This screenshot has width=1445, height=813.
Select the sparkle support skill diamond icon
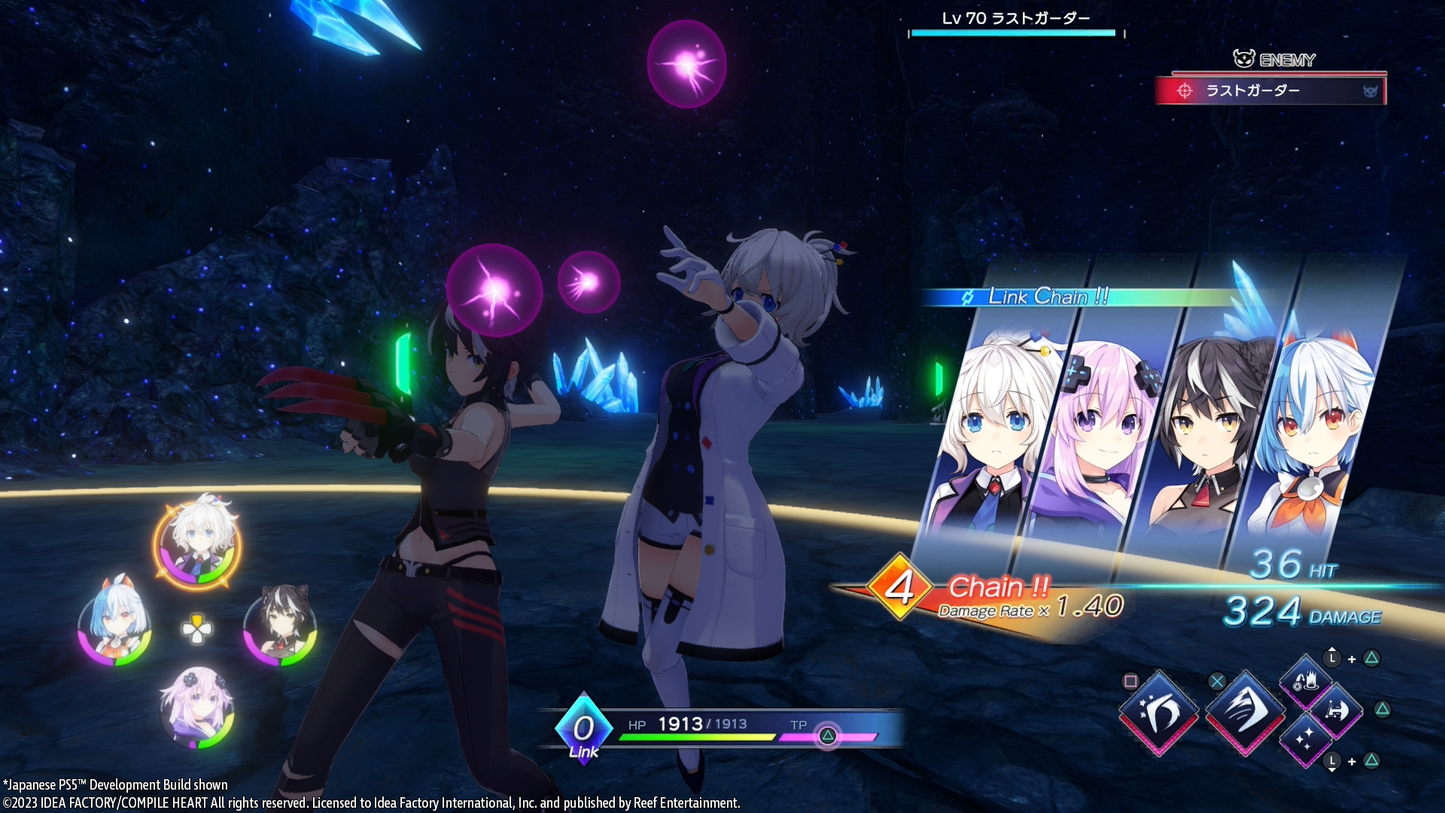click(x=1308, y=740)
